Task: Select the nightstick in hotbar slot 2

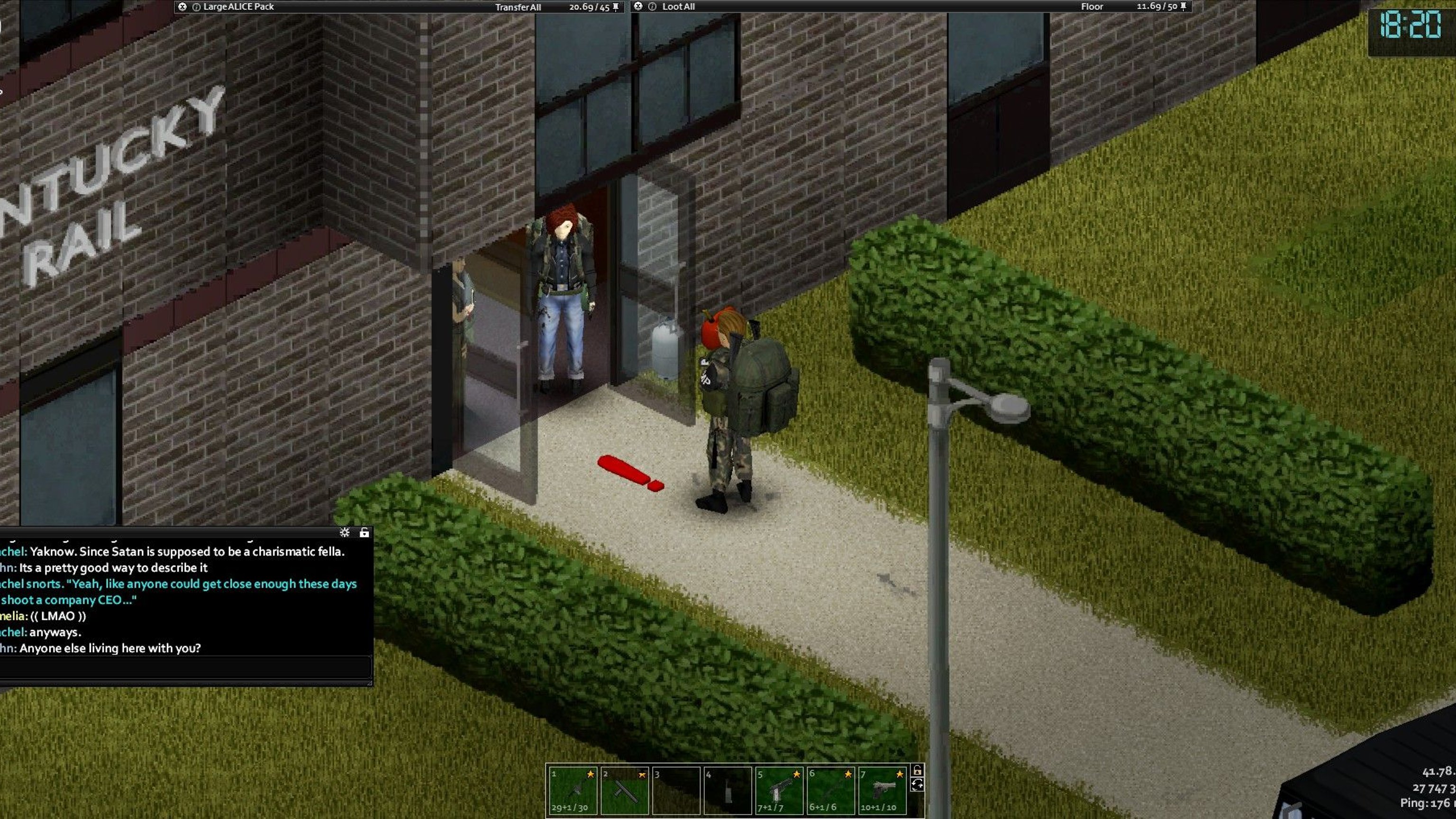Action: (x=625, y=790)
